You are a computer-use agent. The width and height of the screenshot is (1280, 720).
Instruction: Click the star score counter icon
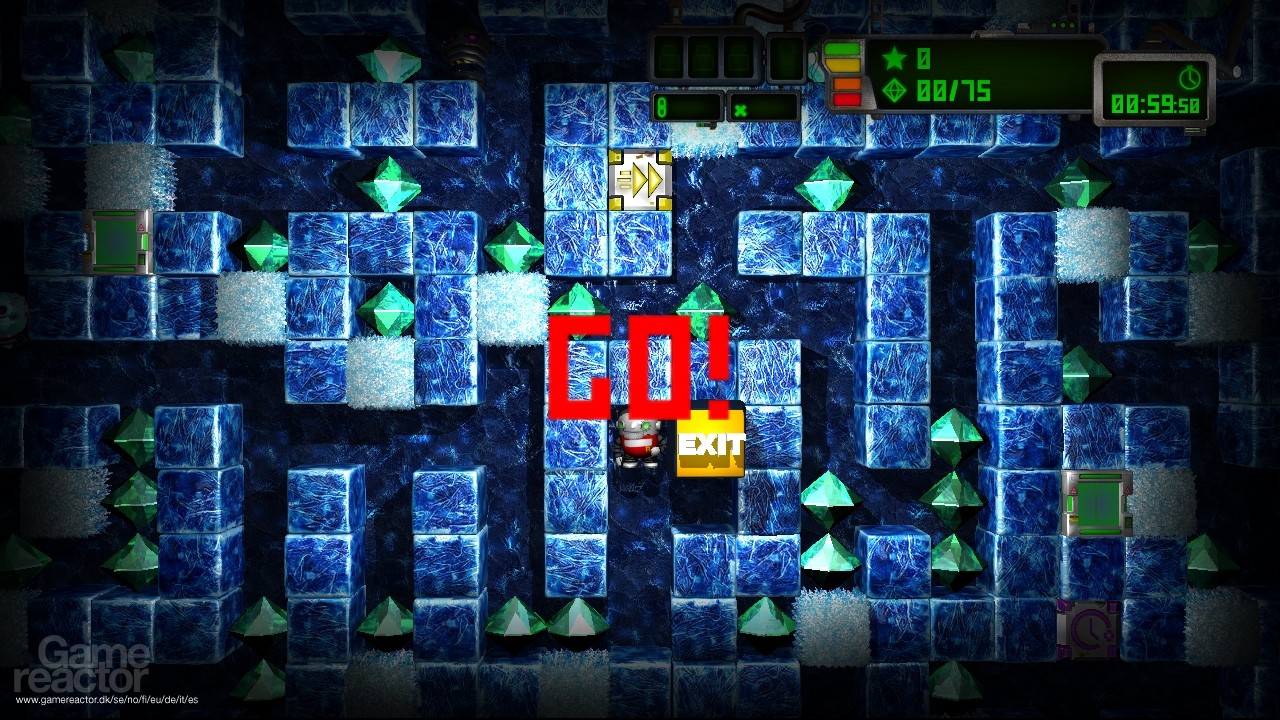893,57
